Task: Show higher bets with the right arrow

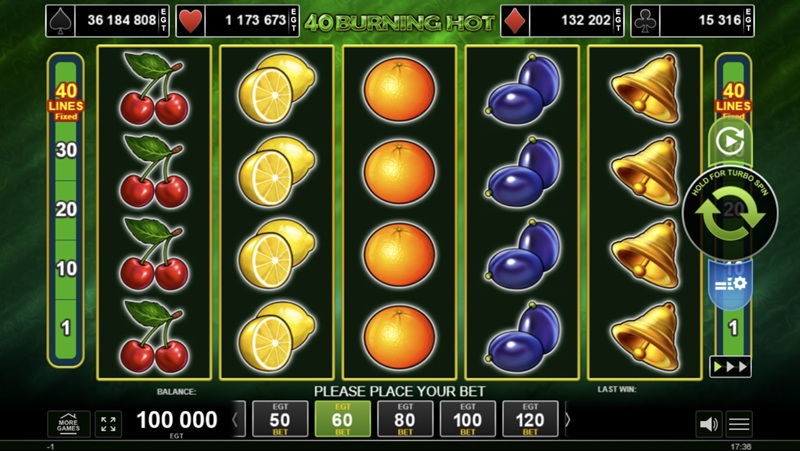Action: pos(568,421)
